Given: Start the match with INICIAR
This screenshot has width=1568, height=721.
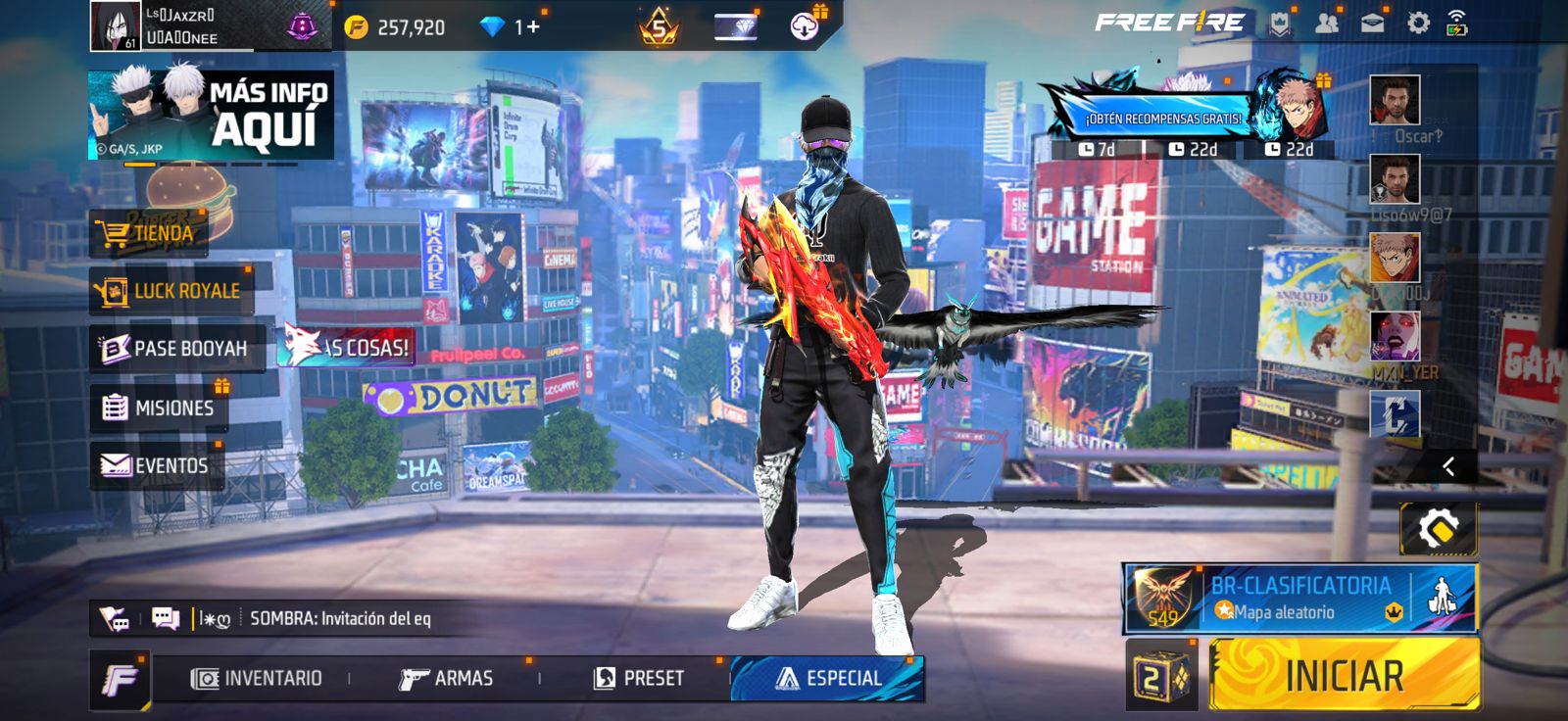Looking at the screenshot, I should [1344, 675].
